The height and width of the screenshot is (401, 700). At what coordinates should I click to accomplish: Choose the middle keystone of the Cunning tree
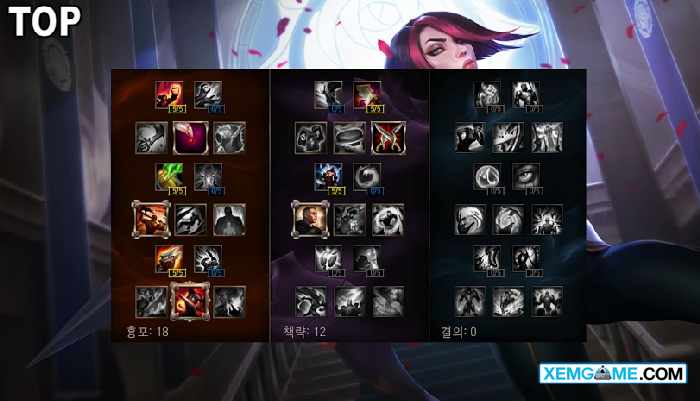tap(348, 300)
